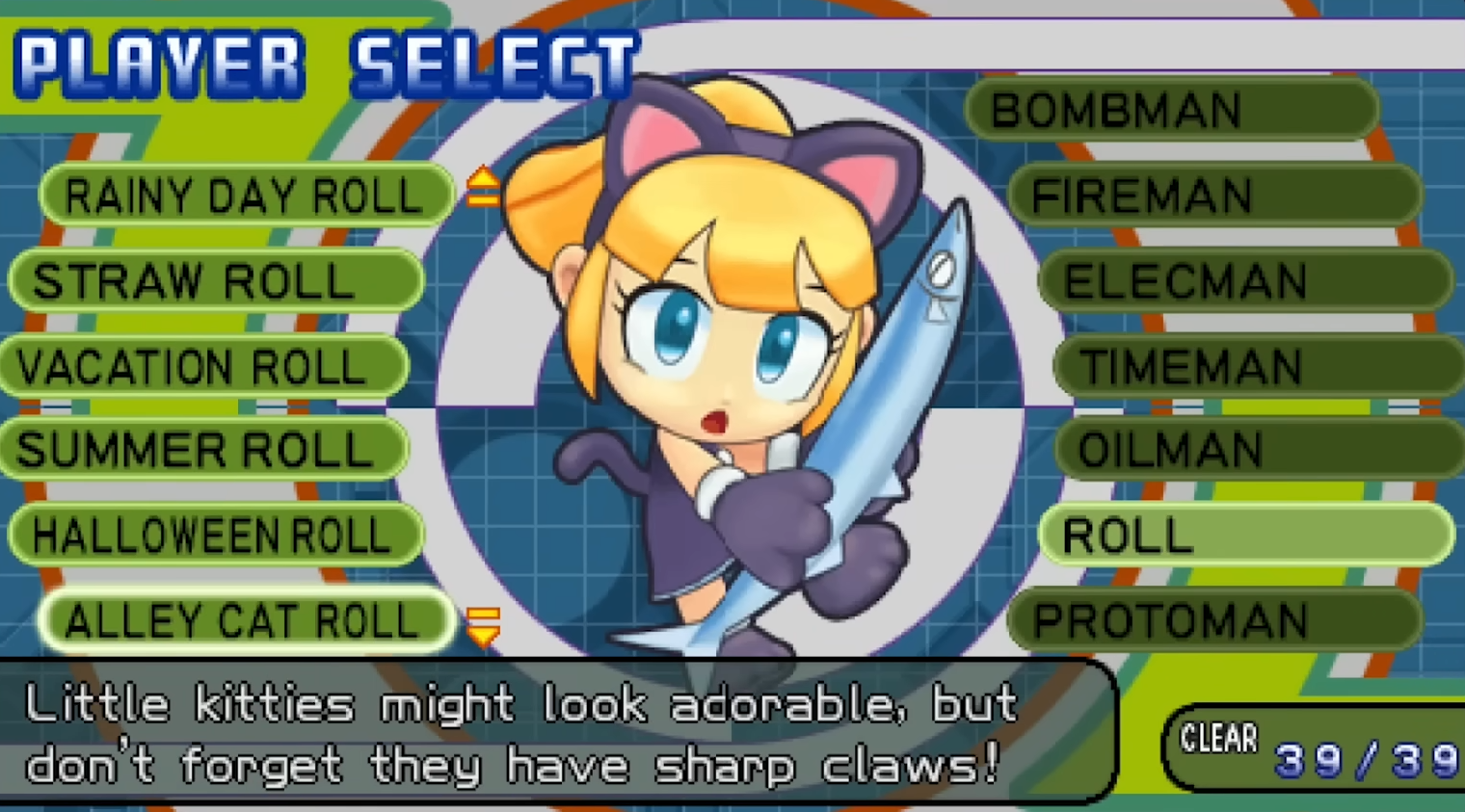Select the highlighted Roll character entry

click(1245, 535)
